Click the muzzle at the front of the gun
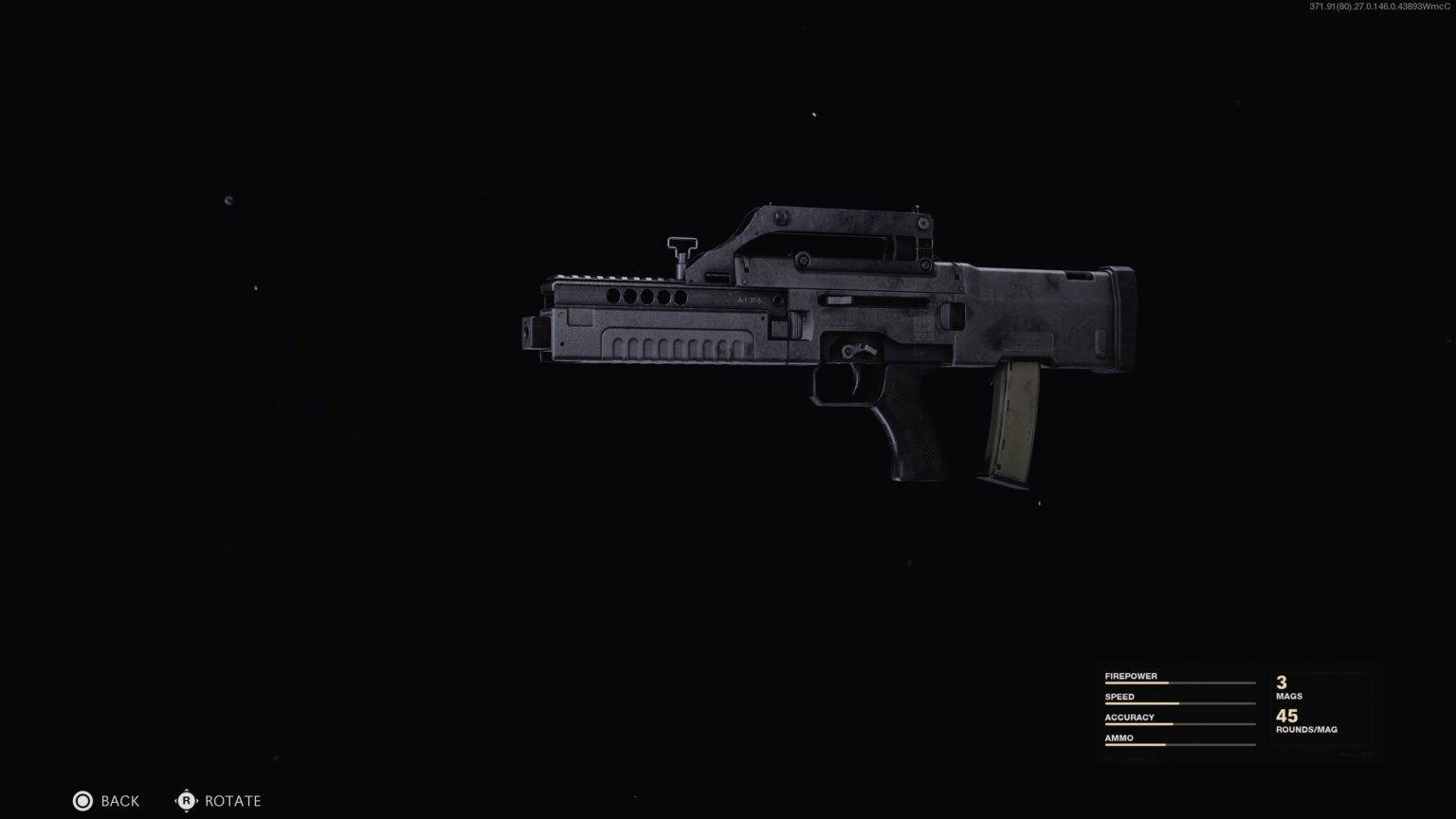The image size is (1456, 819). point(533,332)
